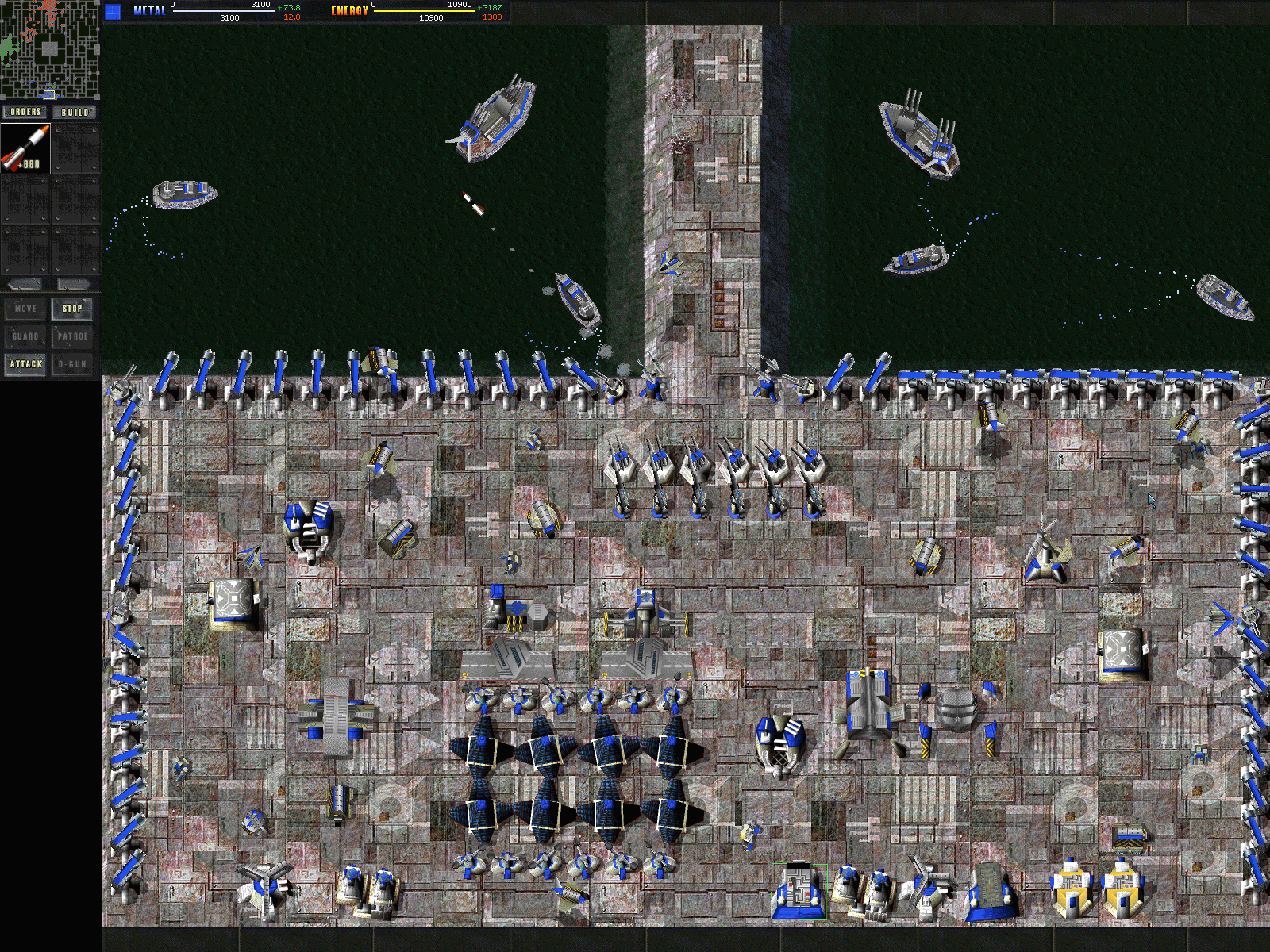Switch to the ORDERS tab
Image resolution: width=1270 pixels, height=952 pixels.
pyautogui.click(x=25, y=112)
